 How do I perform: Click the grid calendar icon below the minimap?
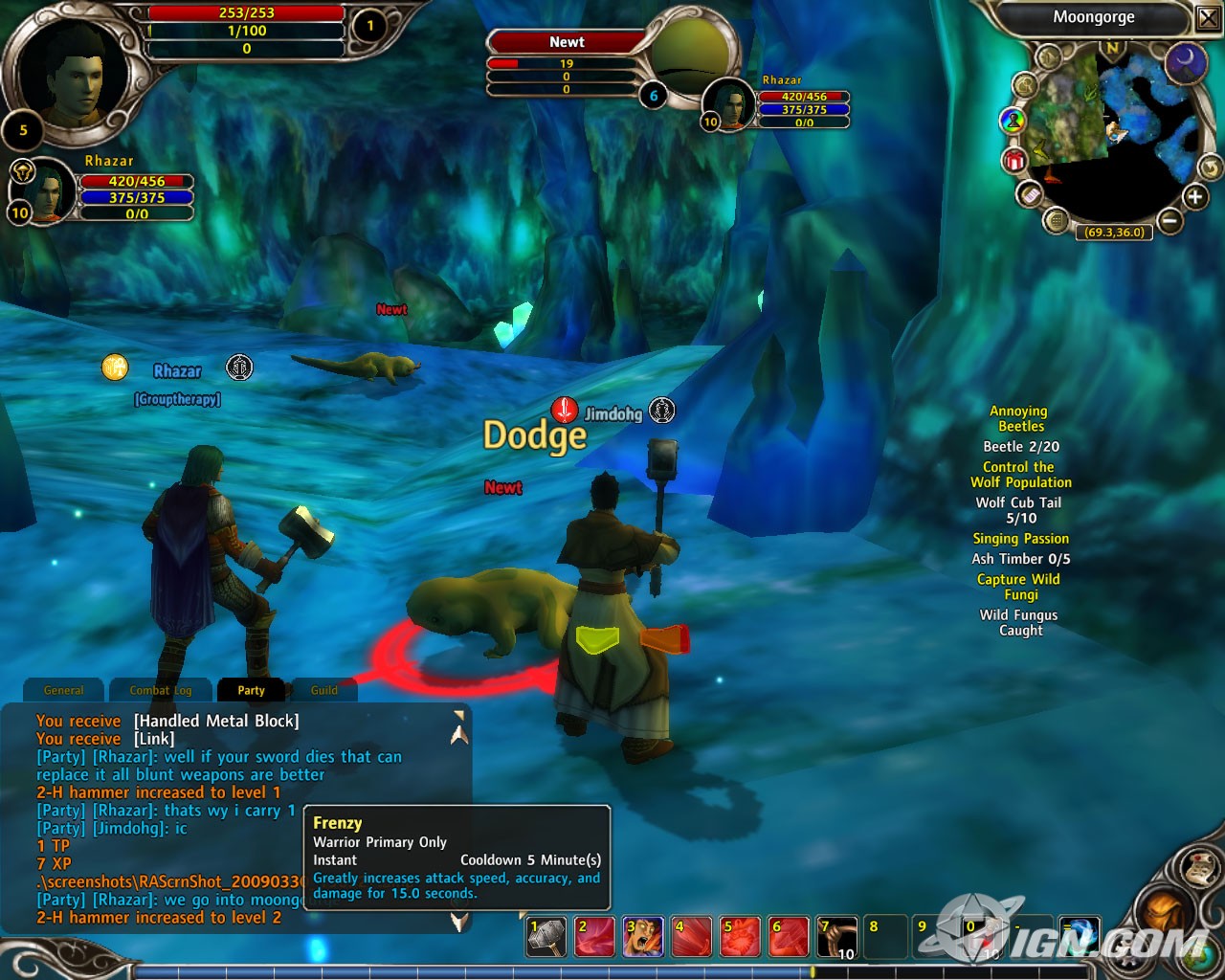[x=1057, y=220]
